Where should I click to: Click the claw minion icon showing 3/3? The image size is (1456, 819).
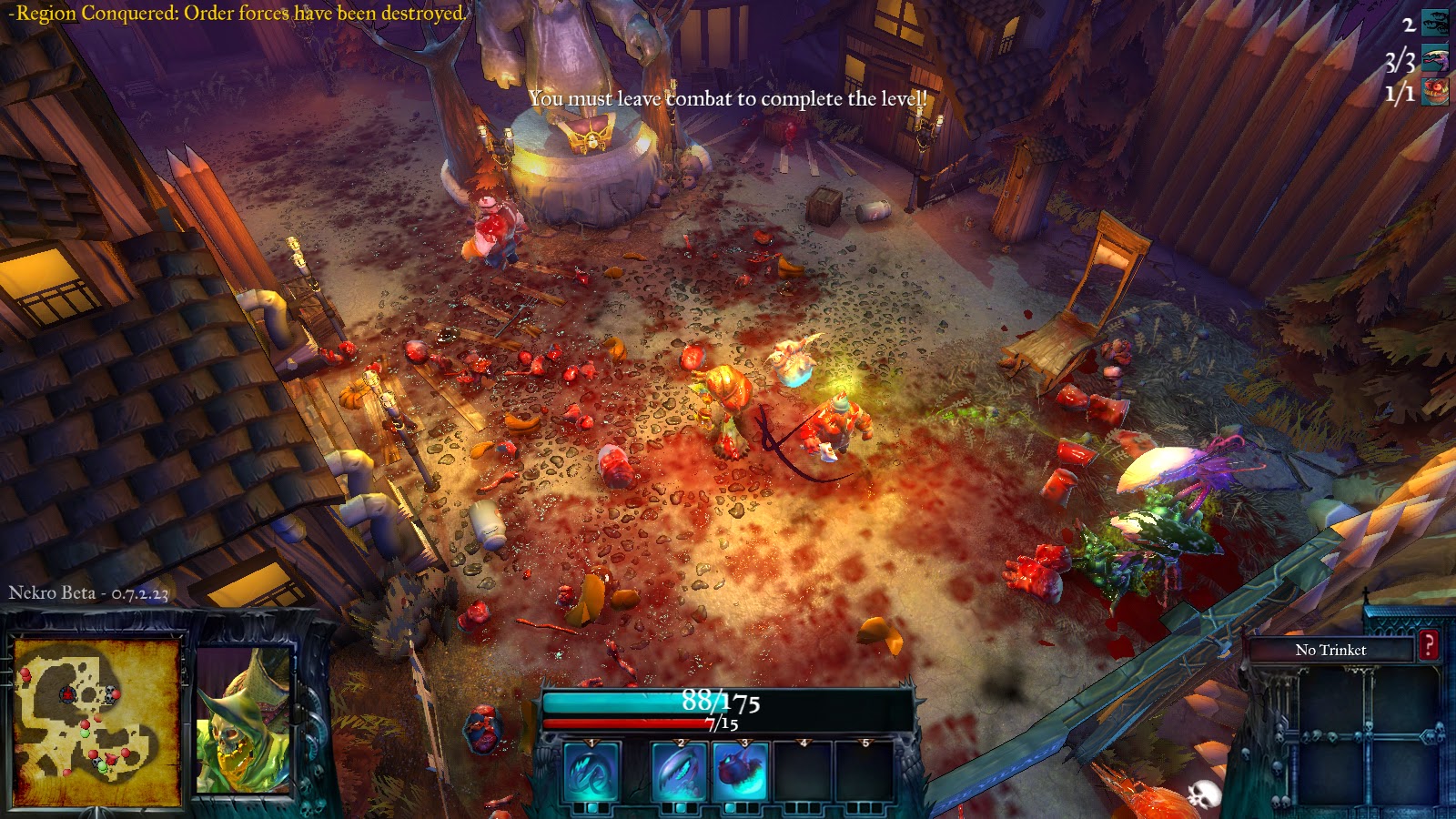click(x=1435, y=56)
